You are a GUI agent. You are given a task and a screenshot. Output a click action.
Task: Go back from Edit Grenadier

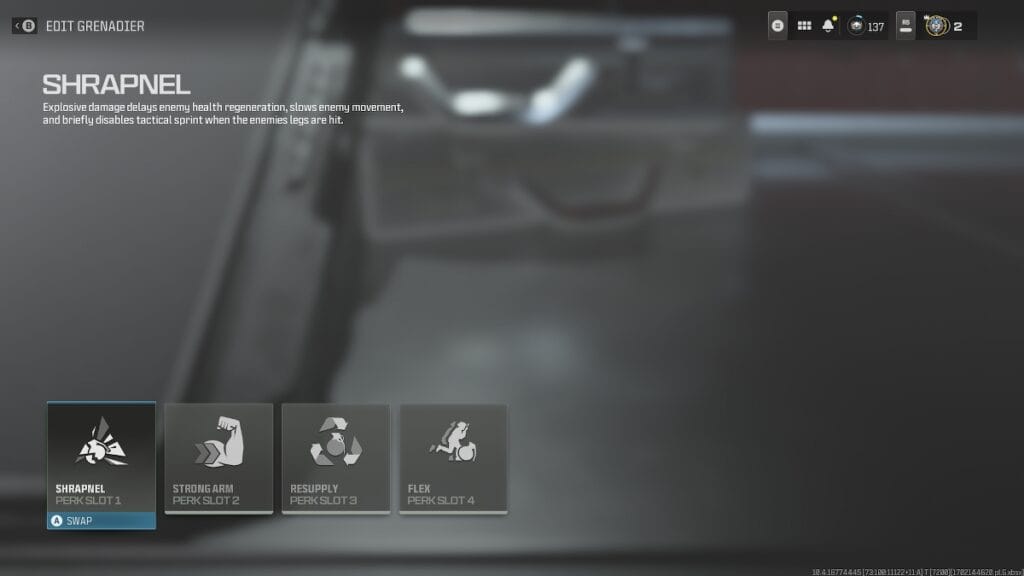tap(26, 26)
